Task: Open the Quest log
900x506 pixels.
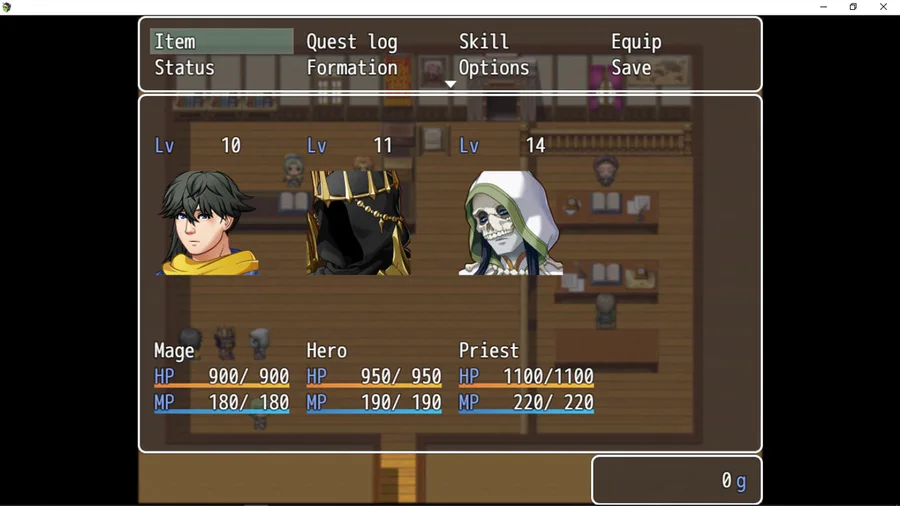Action: point(352,42)
